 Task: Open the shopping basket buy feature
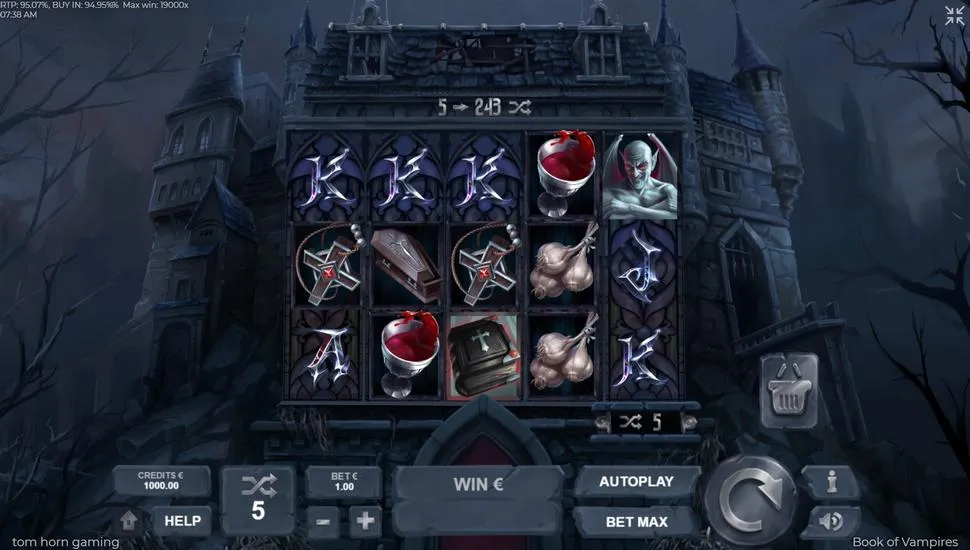tap(790, 389)
